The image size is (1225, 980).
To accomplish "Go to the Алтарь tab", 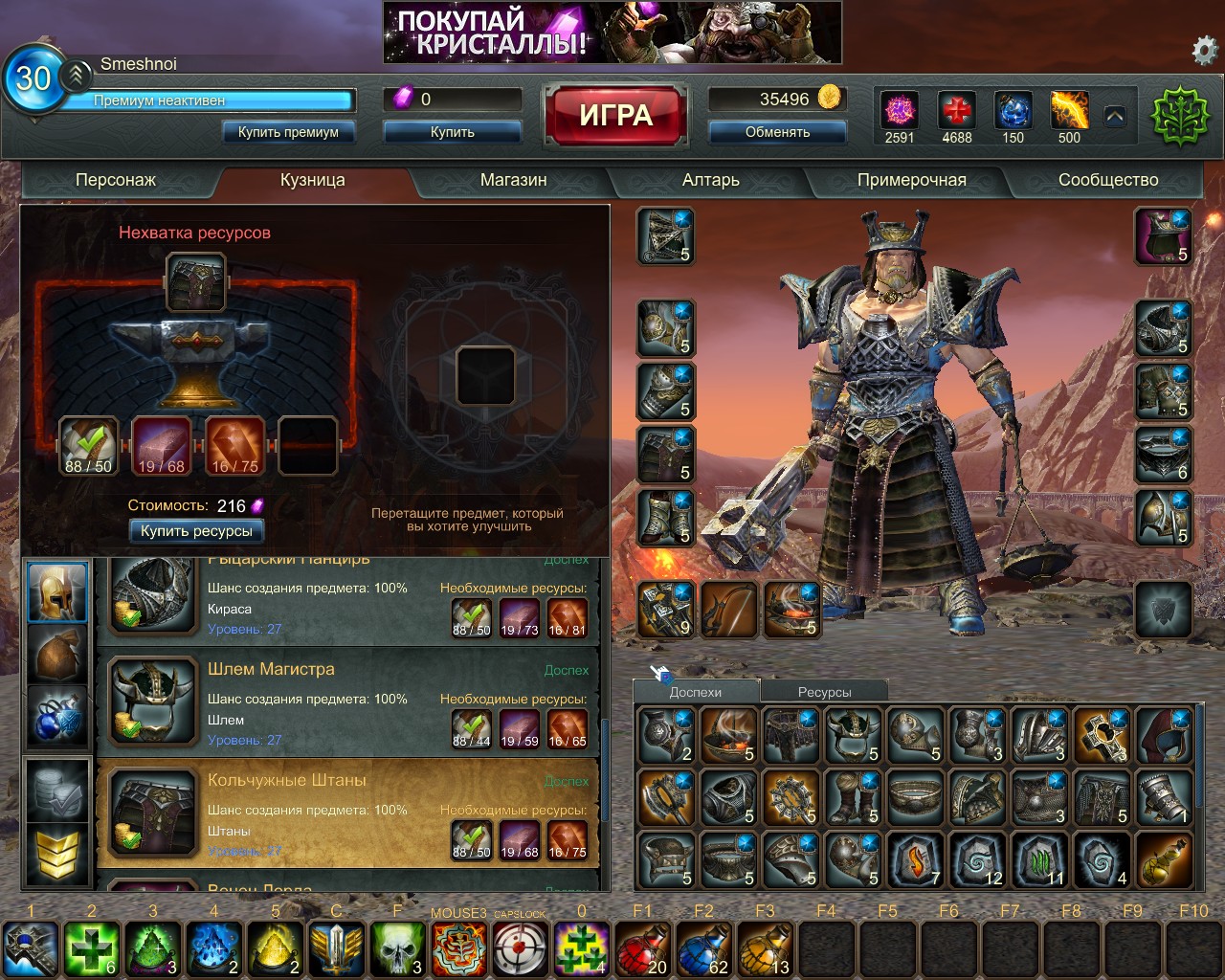I will click(x=710, y=180).
